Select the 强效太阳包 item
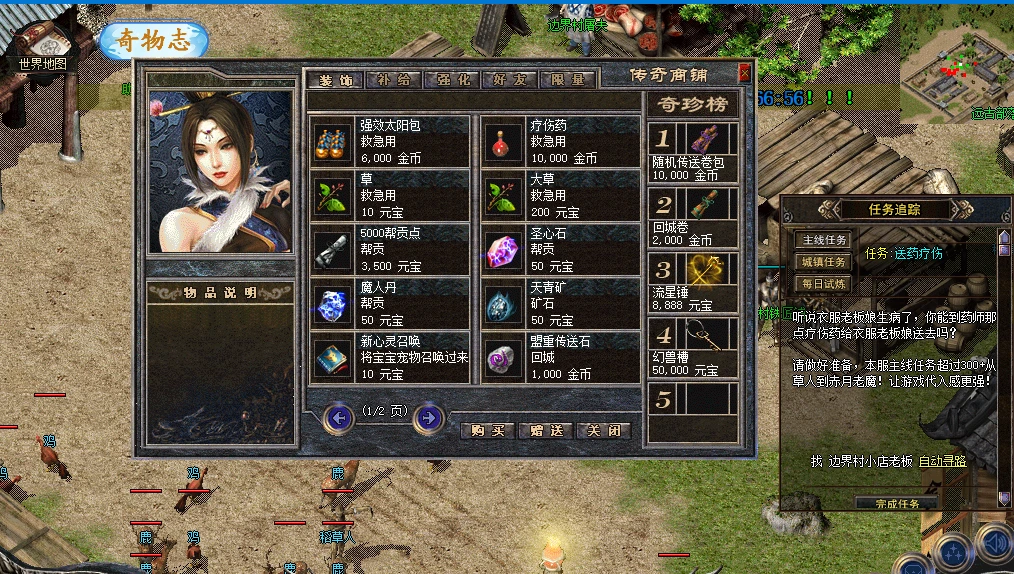 tap(389, 140)
